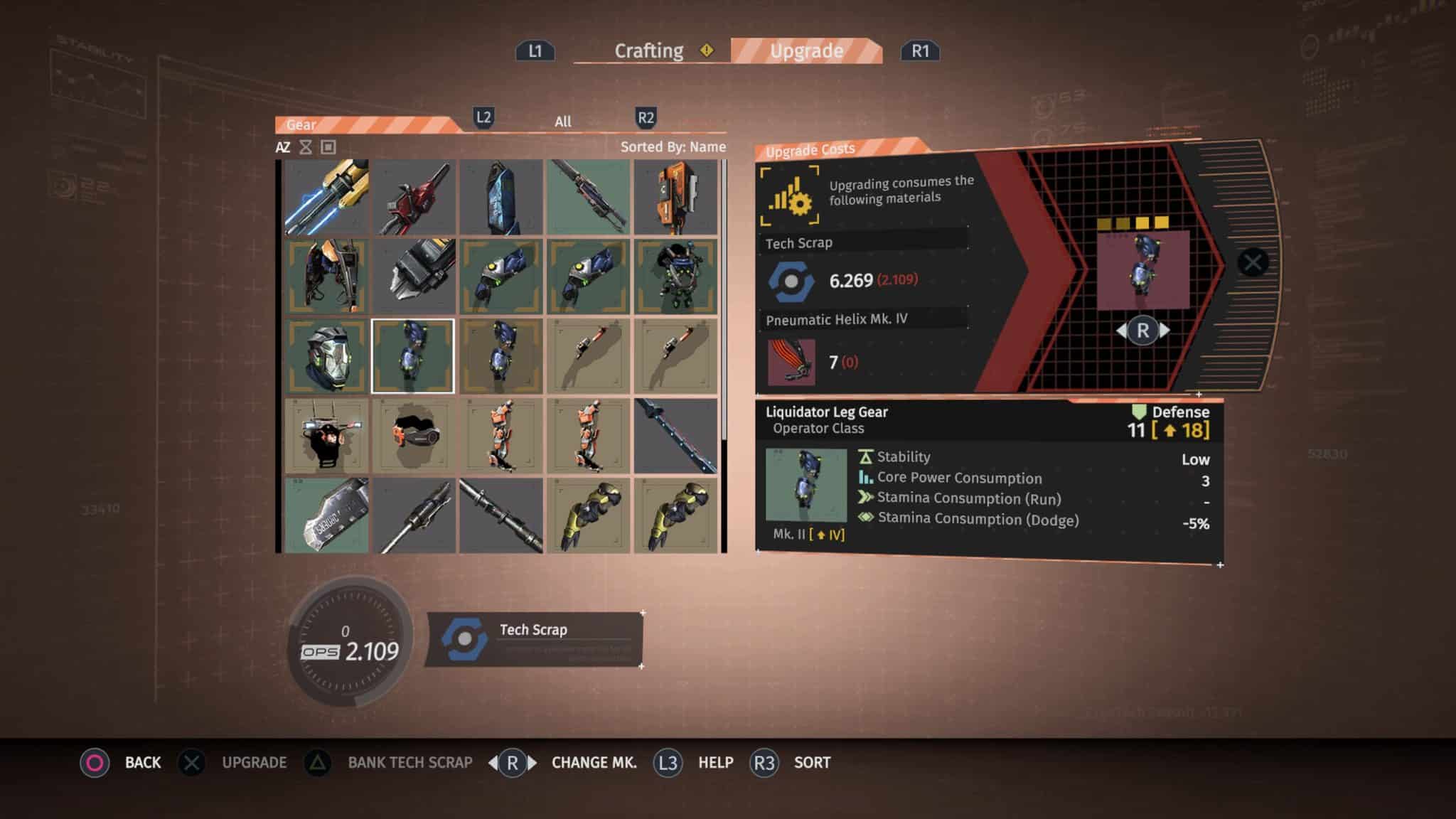The width and height of the screenshot is (1456, 819).
Task: Select the Tech Scrap panel beside OPS gauge
Action: pos(534,639)
